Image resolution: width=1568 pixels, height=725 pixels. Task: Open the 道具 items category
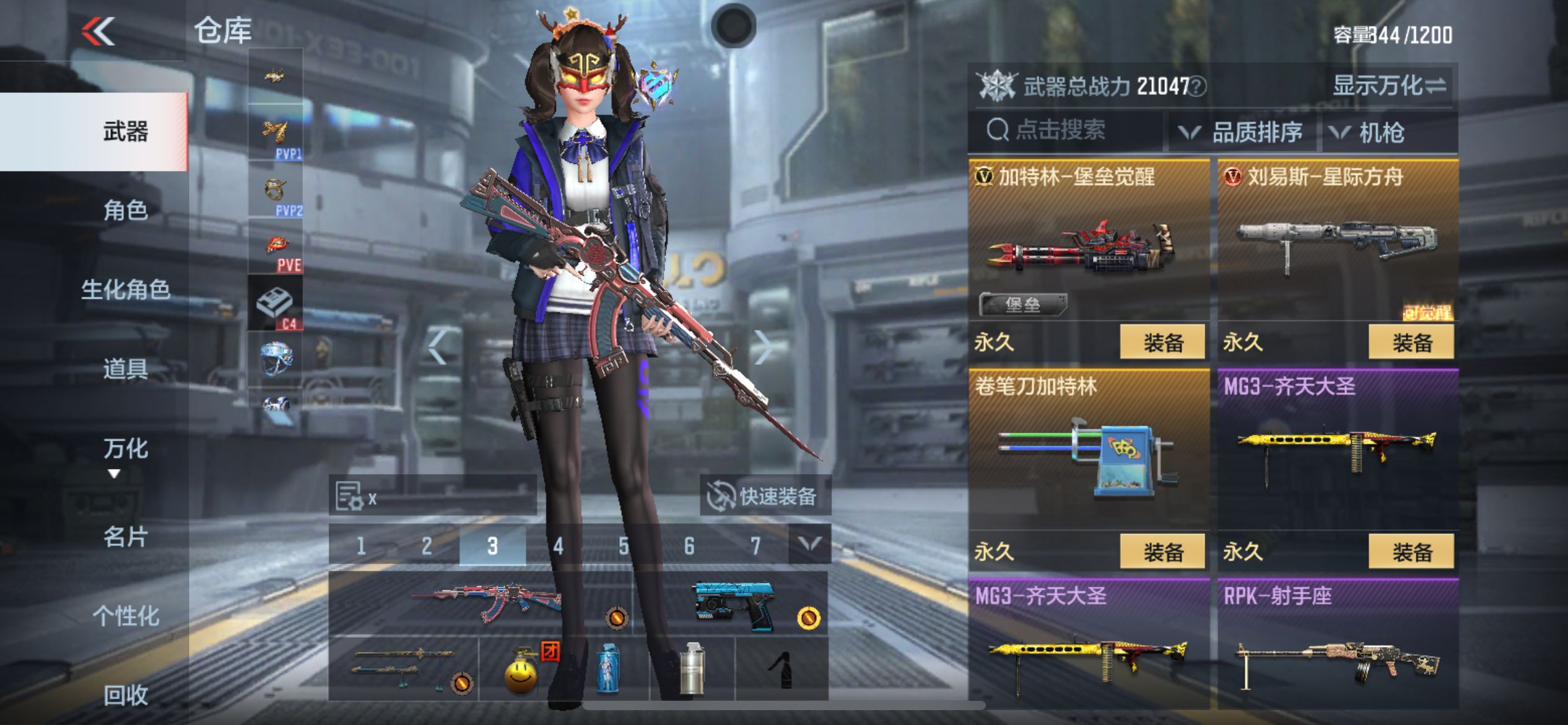(x=126, y=369)
